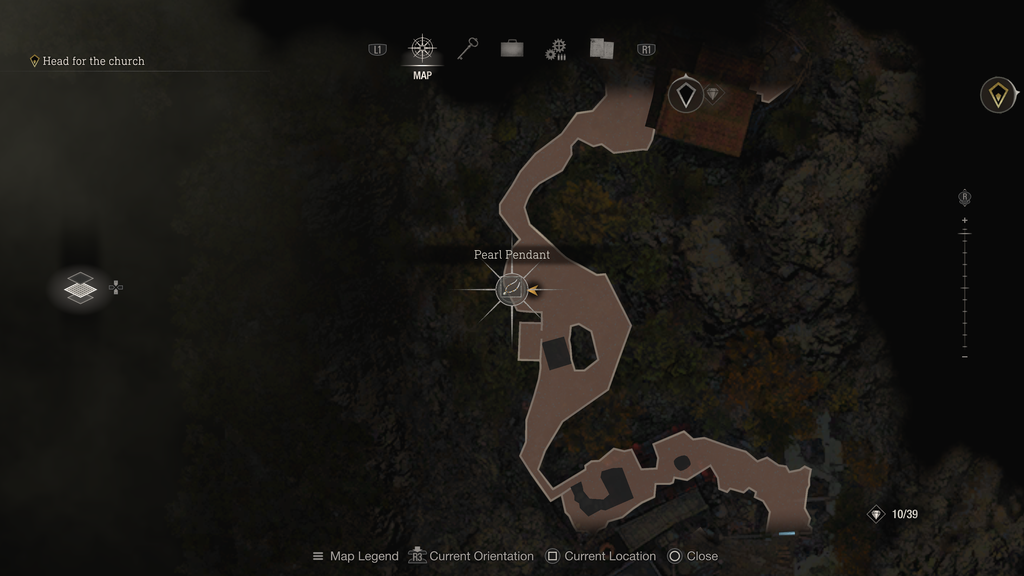Switch to the files documents tab

coord(601,49)
